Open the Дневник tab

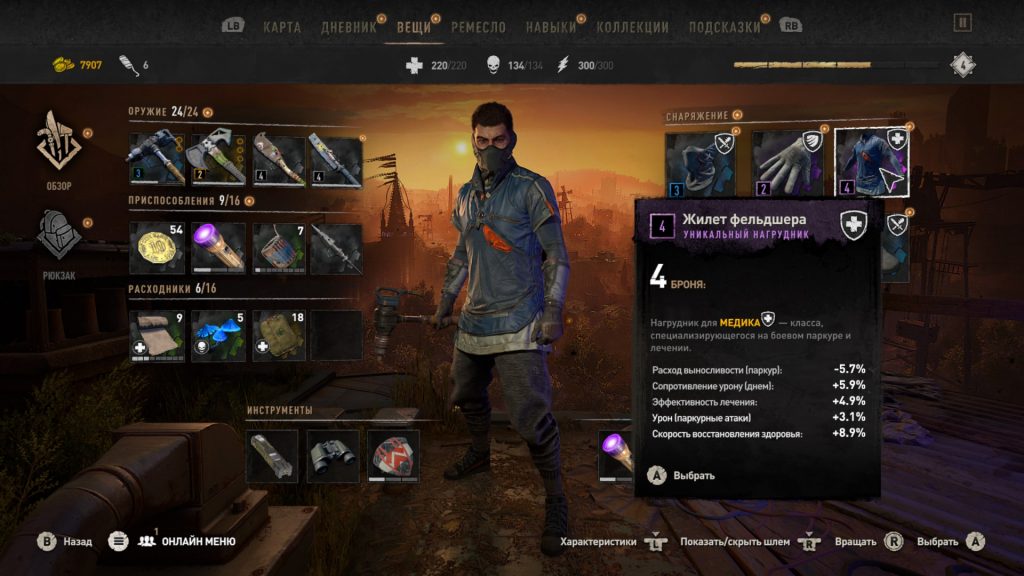(349, 27)
